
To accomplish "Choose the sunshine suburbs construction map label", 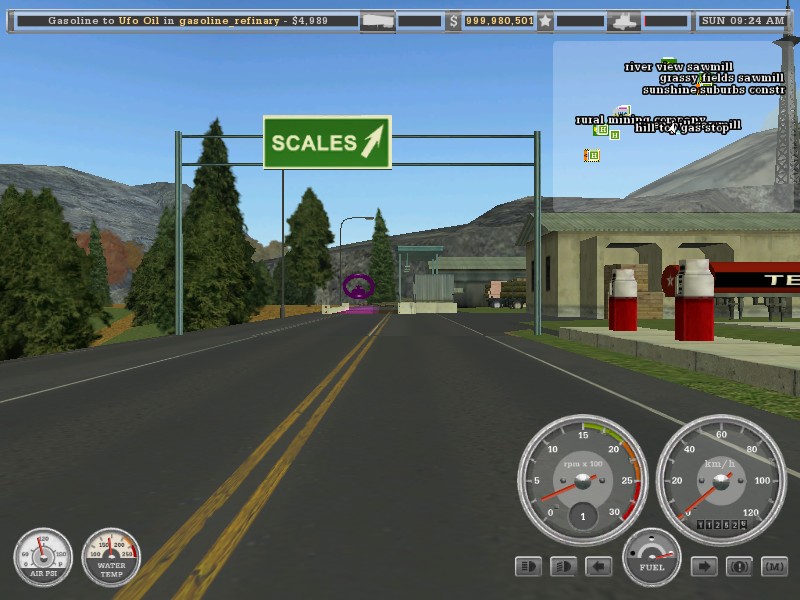I will point(713,90).
